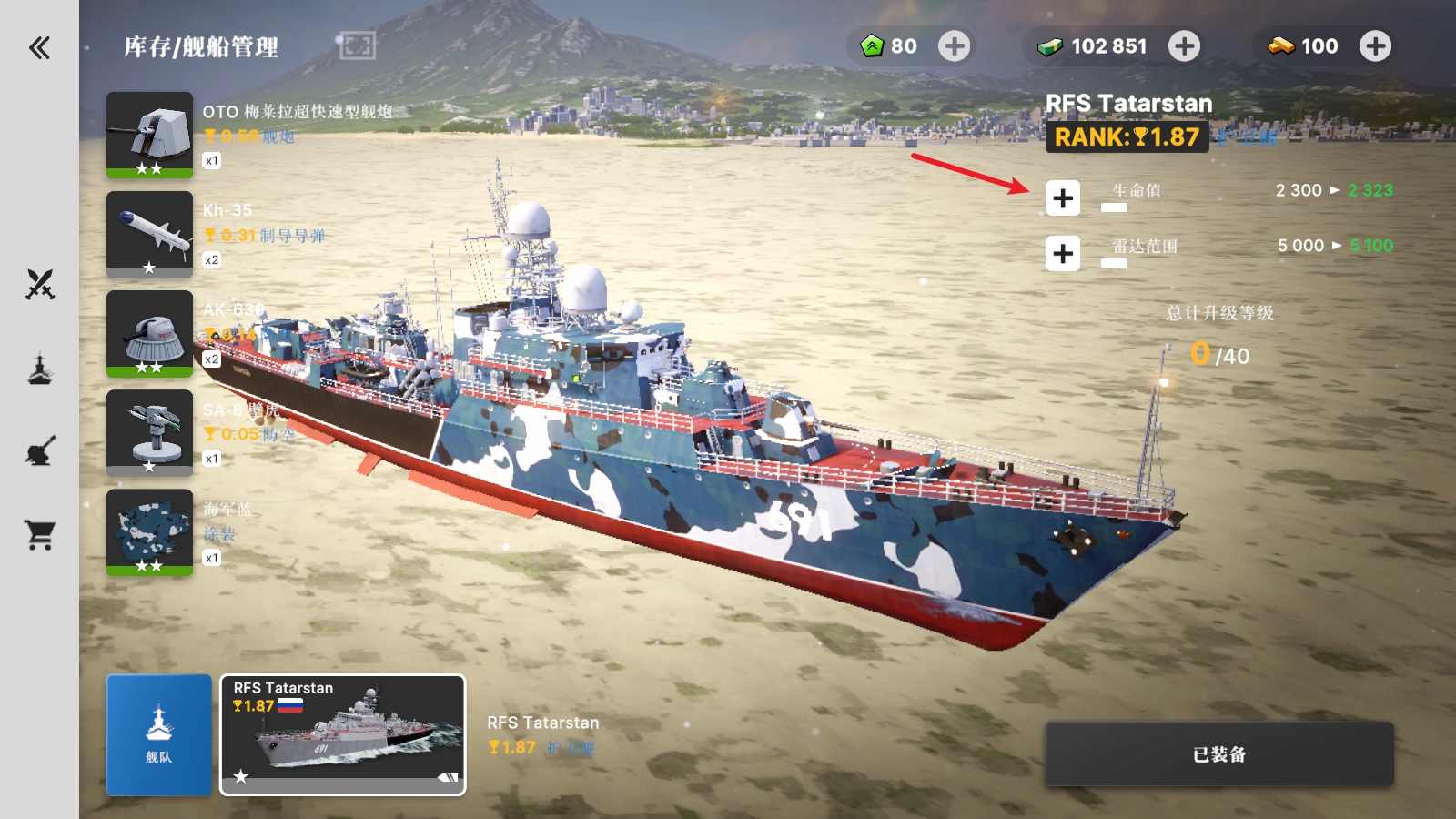The width and height of the screenshot is (1456, 819).
Task: Select the Kh-35 missile slot
Action: 149,234
